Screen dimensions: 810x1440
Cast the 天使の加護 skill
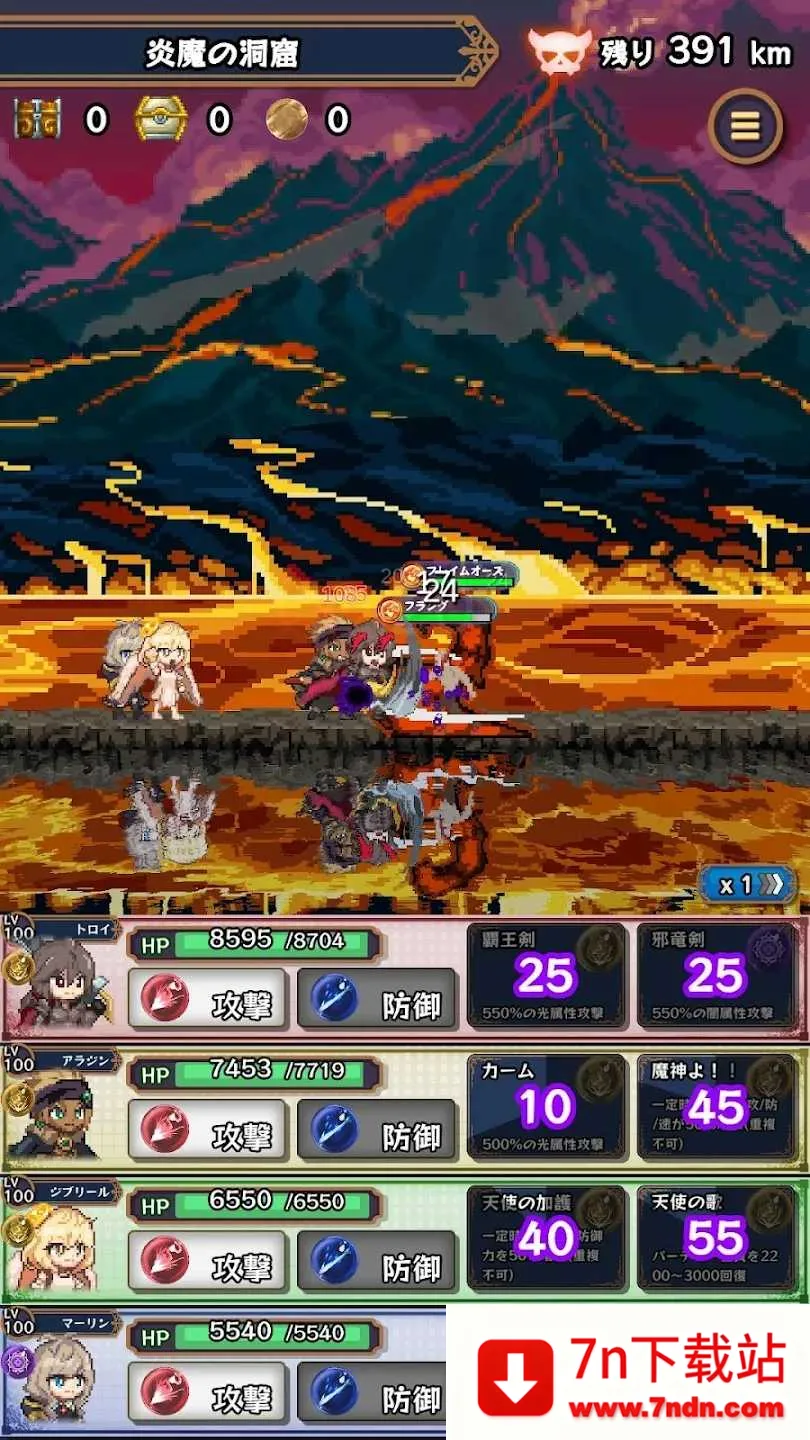(x=546, y=1238)
